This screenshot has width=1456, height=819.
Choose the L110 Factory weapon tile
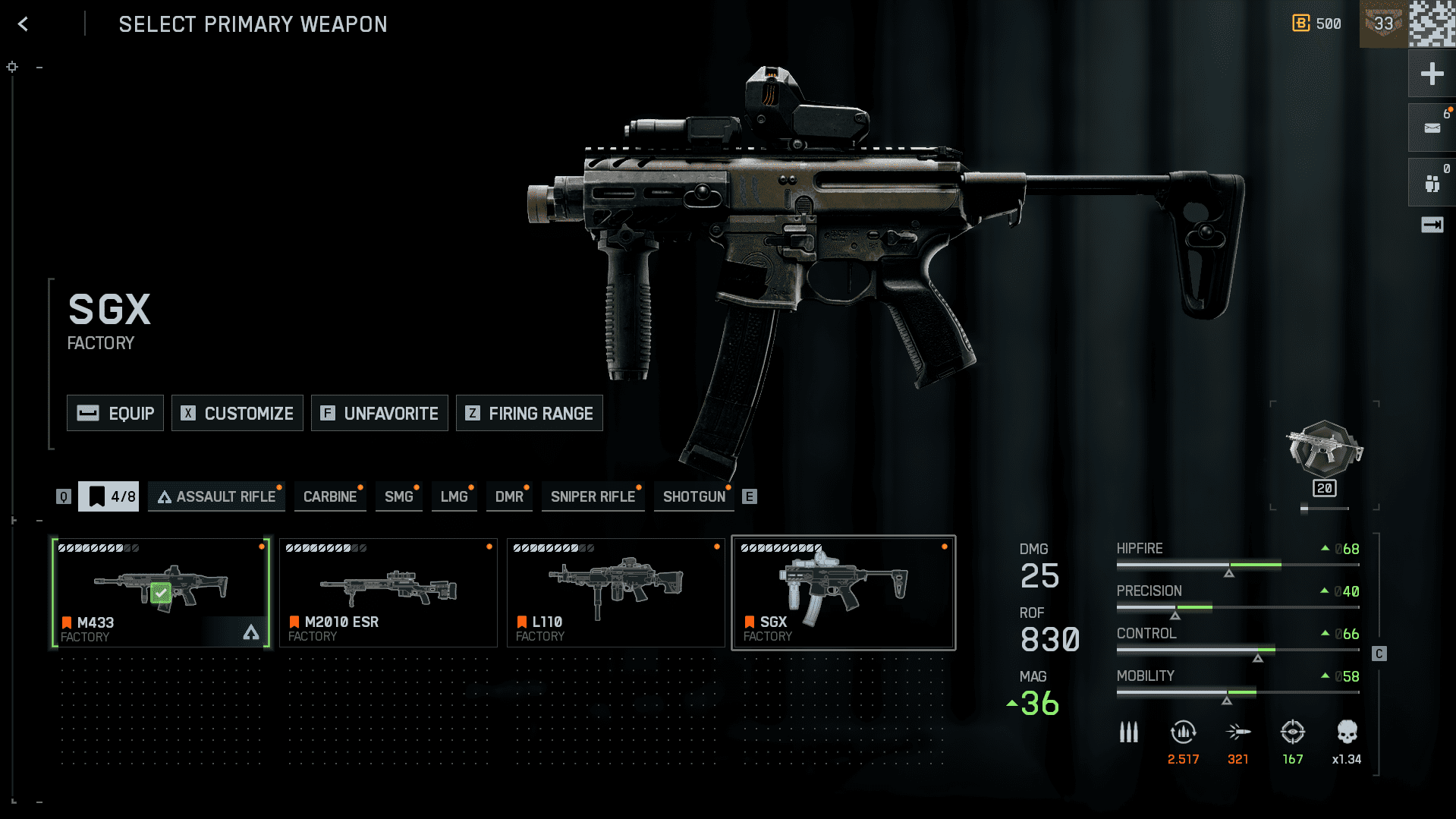[x=616, y=593]
